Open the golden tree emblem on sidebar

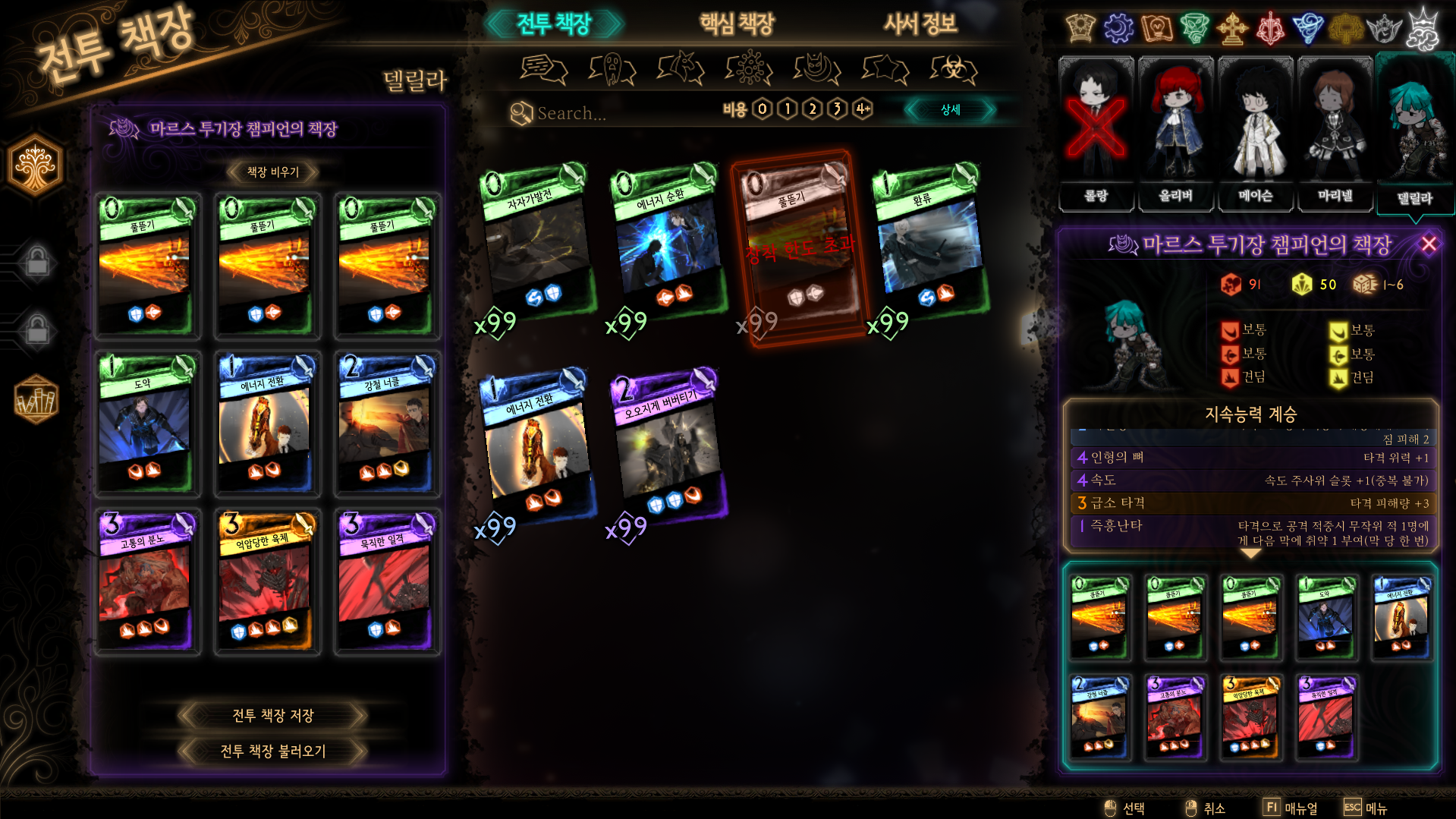click(36, 165)
